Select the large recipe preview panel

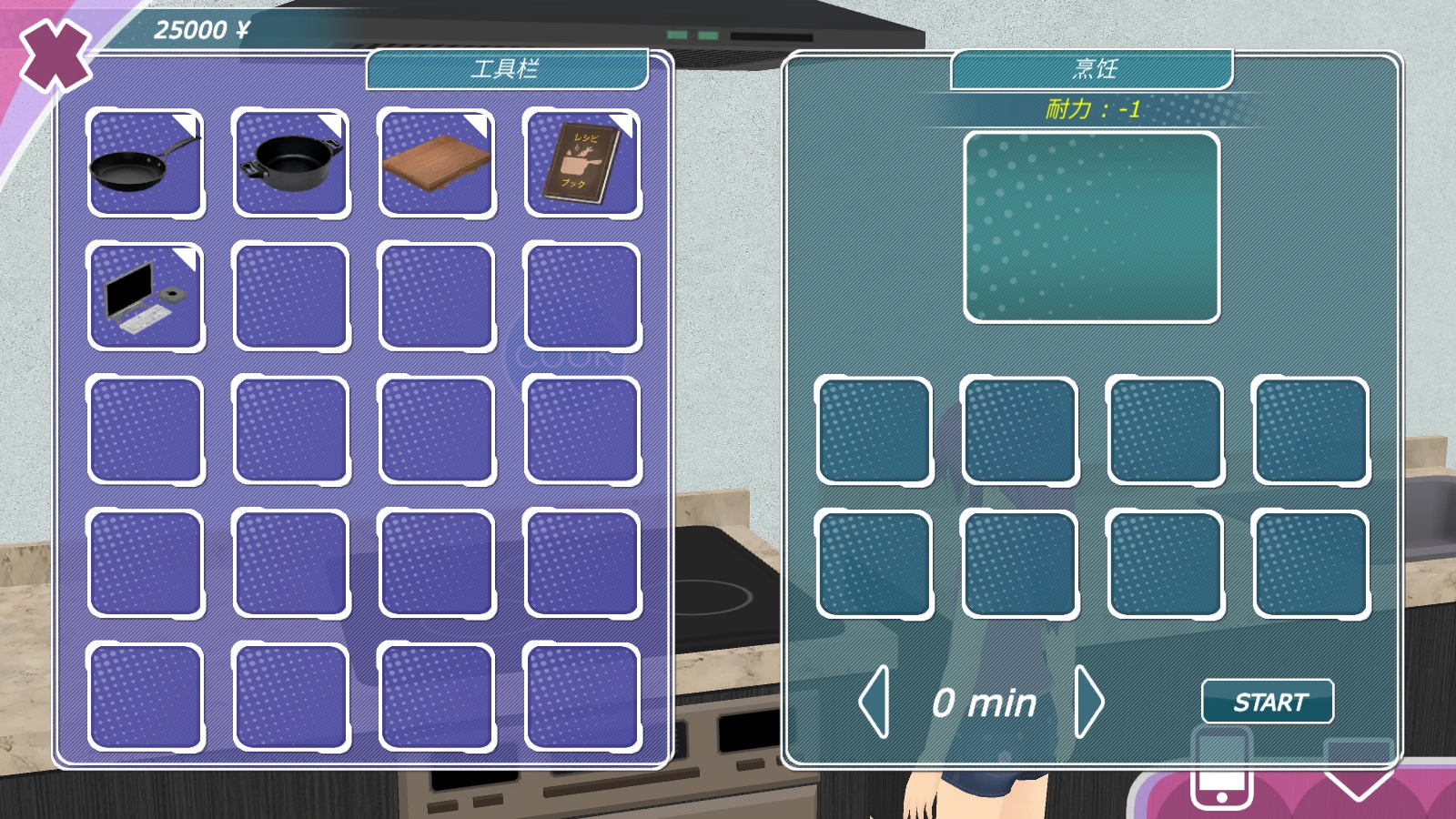[1093, 226]
